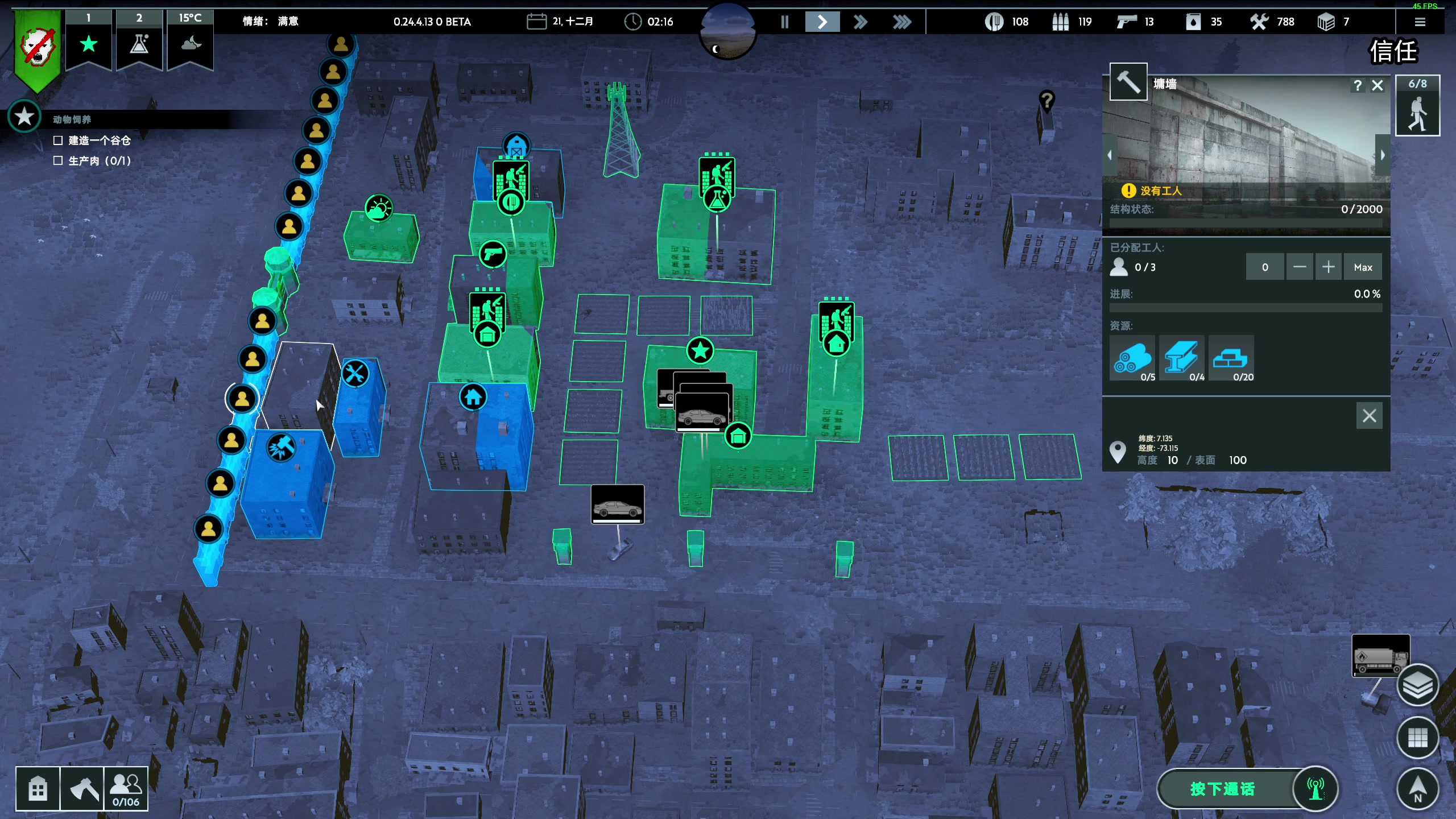Show previous building image with left arrow

pos(1110,155)
